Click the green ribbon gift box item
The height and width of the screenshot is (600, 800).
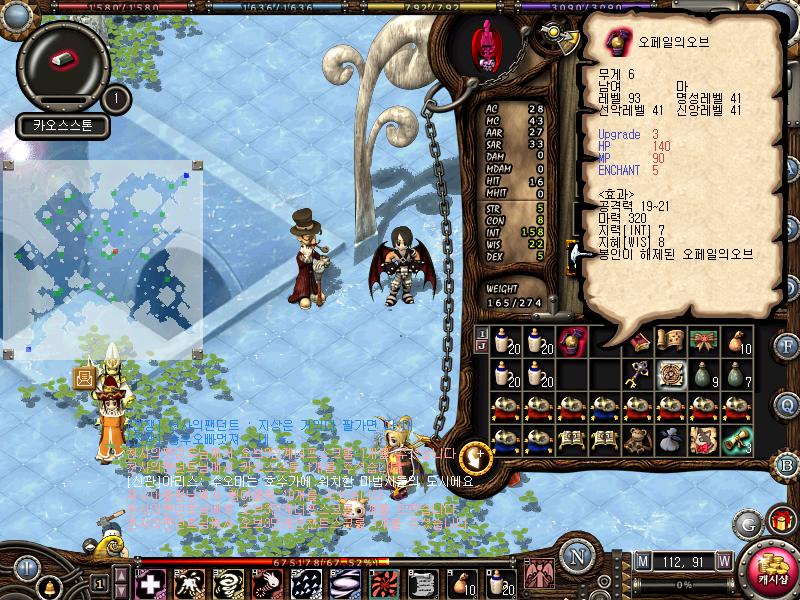click(703, 343)
